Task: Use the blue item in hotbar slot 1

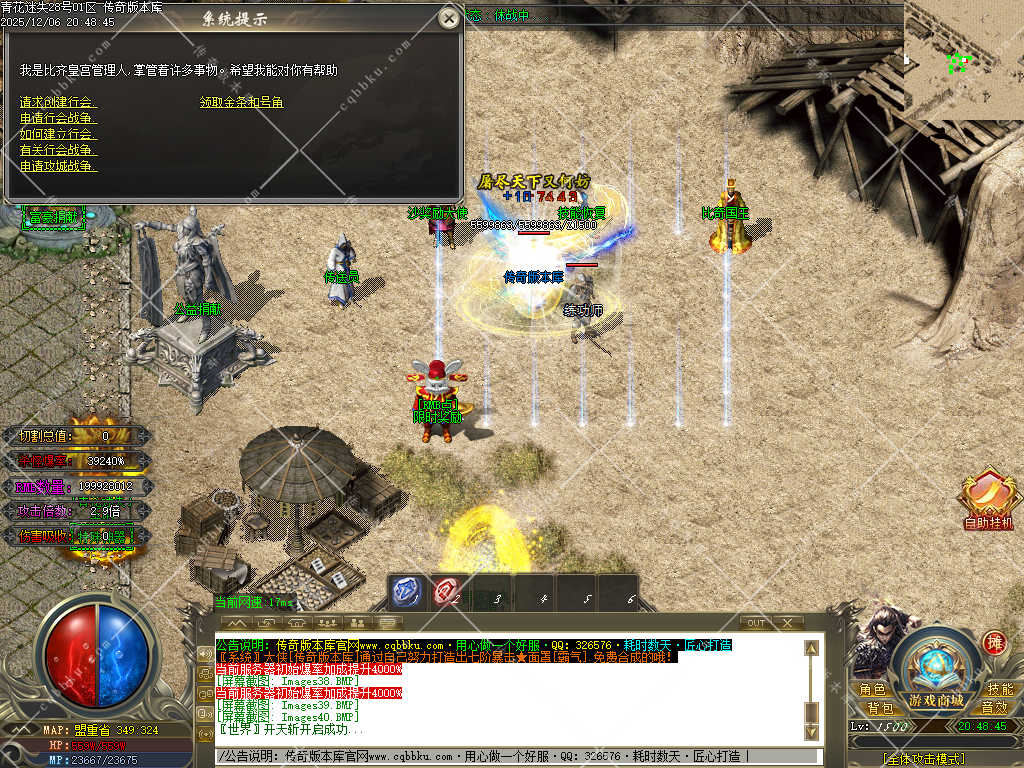Action: 406,593
